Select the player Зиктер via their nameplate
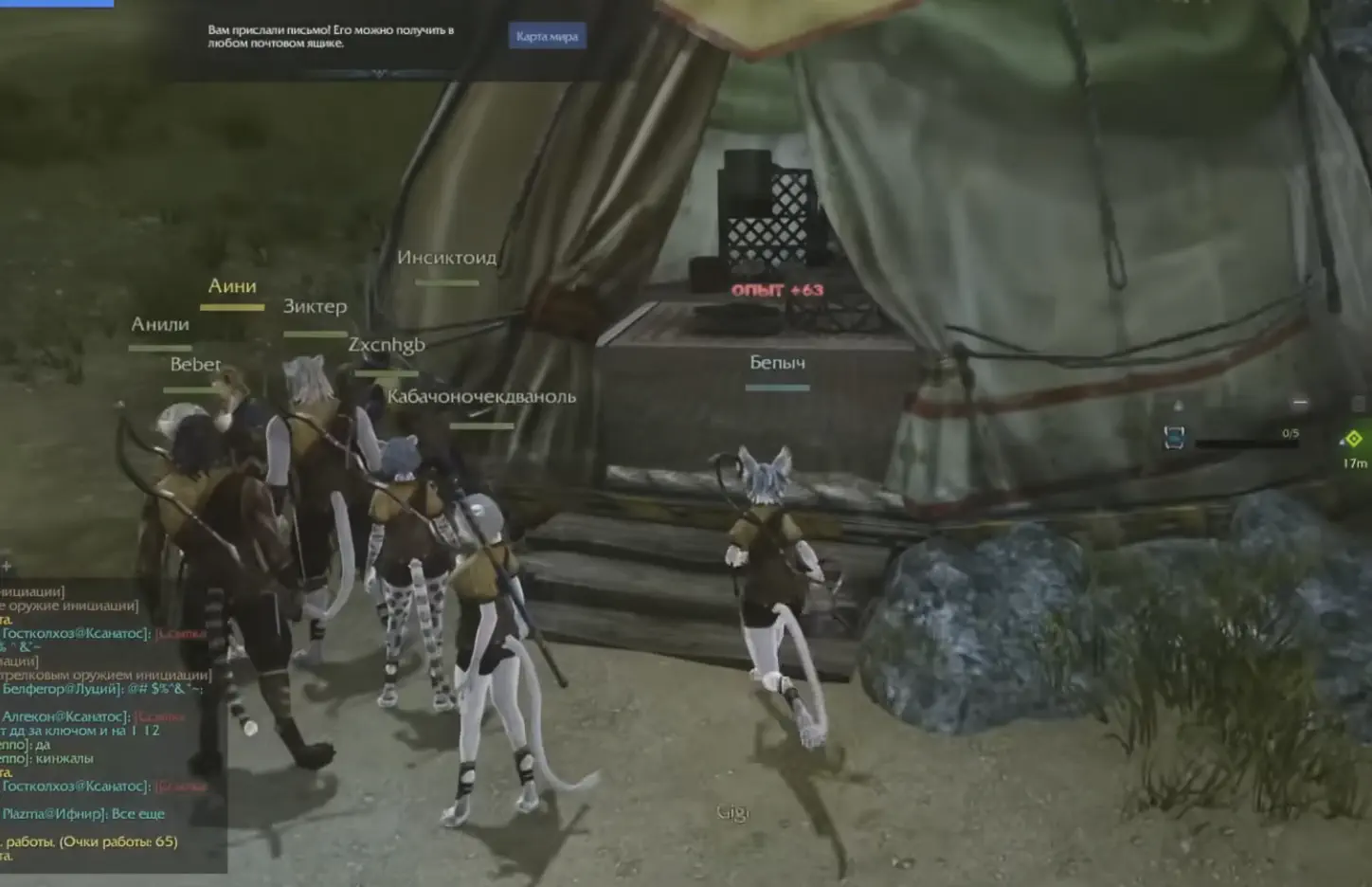 (315, 307)
